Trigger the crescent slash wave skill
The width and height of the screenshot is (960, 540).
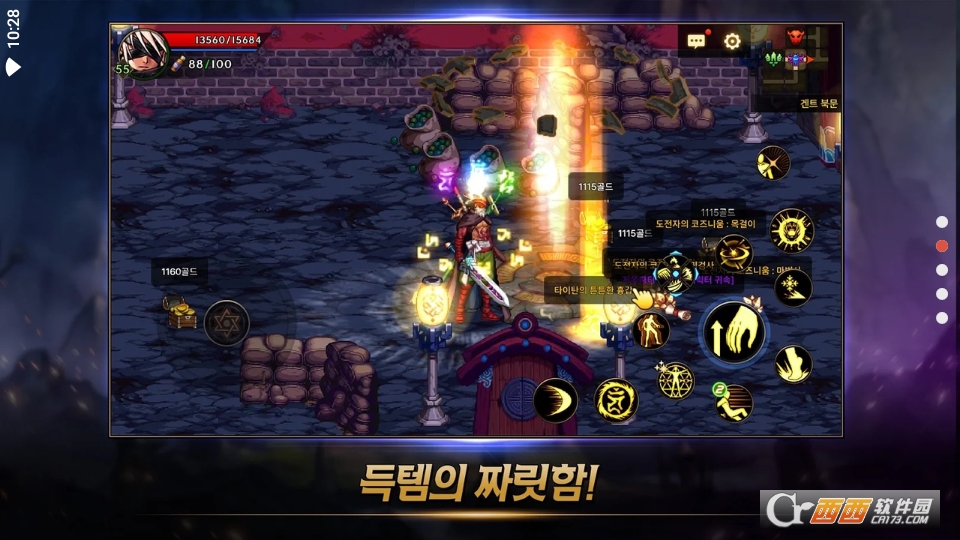click(x=555, y=400)
